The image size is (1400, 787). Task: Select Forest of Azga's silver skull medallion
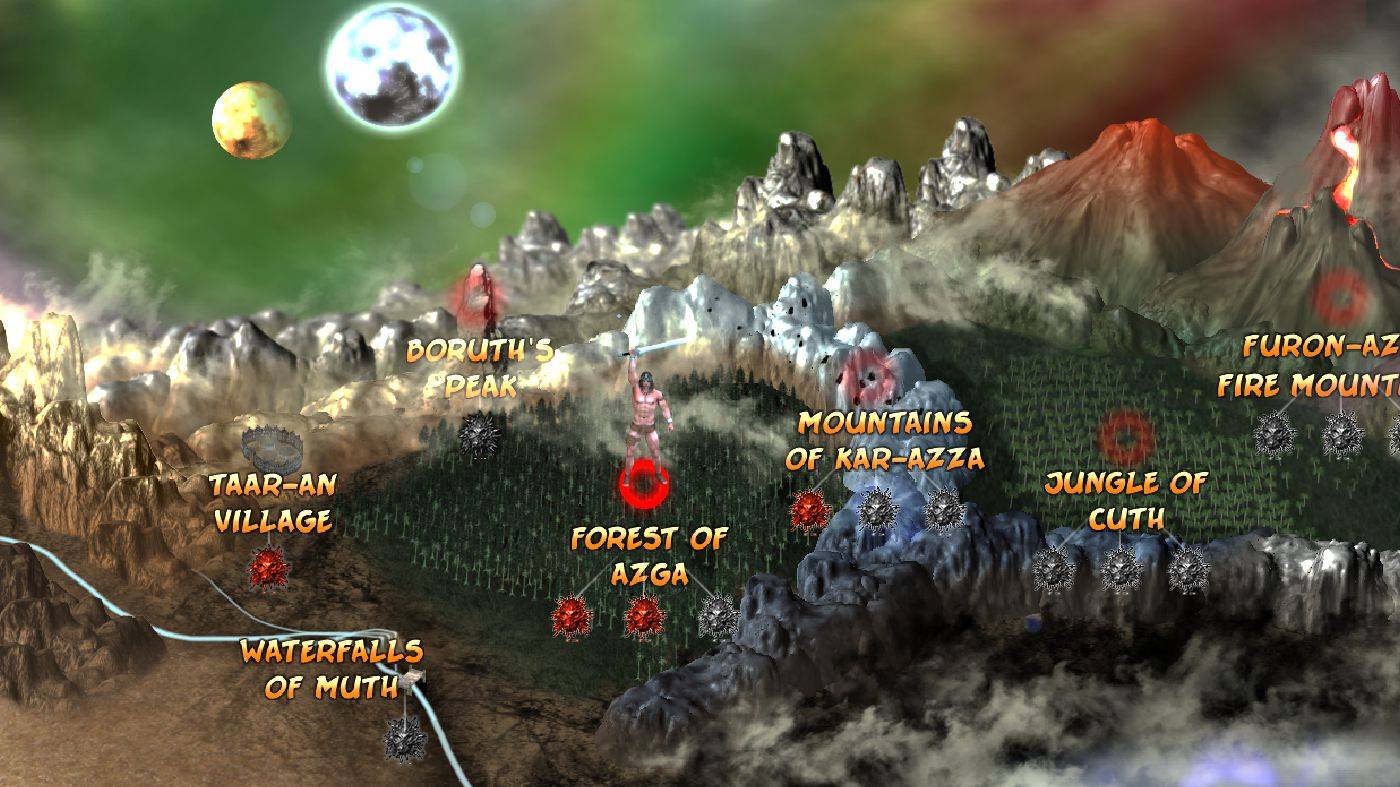tap(717, 616)
